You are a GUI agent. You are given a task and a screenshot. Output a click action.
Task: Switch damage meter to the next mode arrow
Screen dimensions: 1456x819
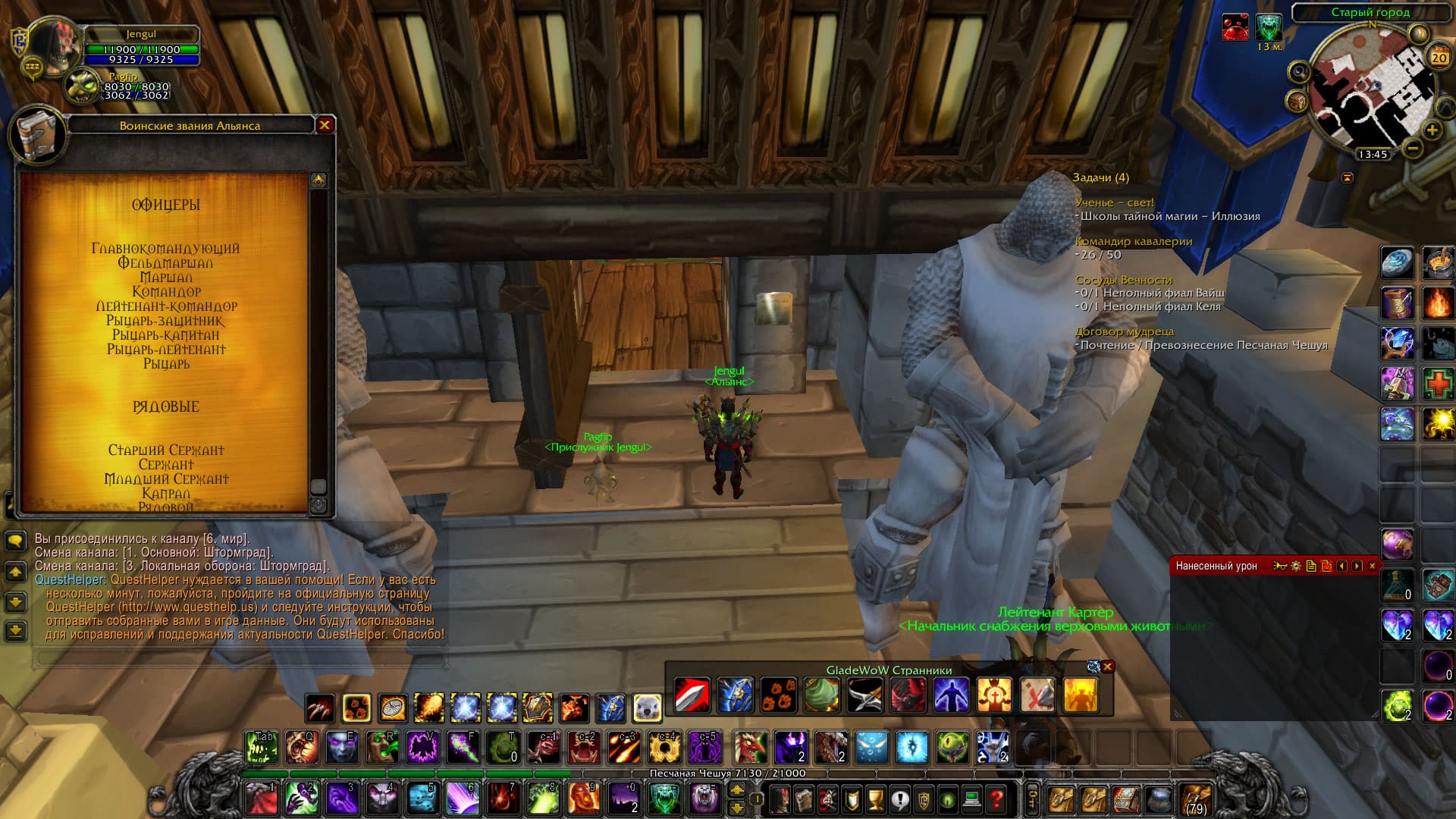coord(1357,566)
